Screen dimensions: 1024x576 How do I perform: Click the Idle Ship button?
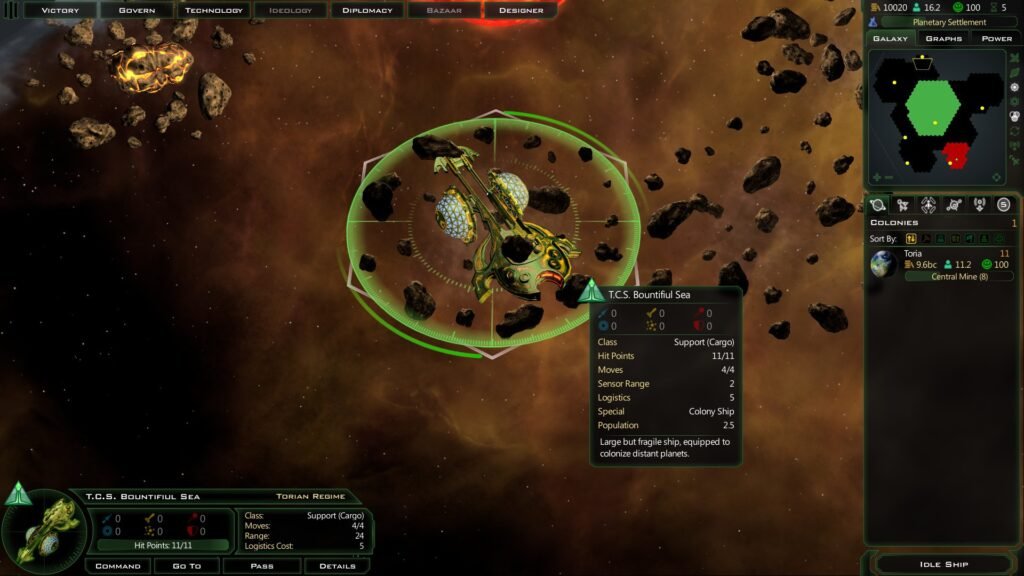pos(943,565)
